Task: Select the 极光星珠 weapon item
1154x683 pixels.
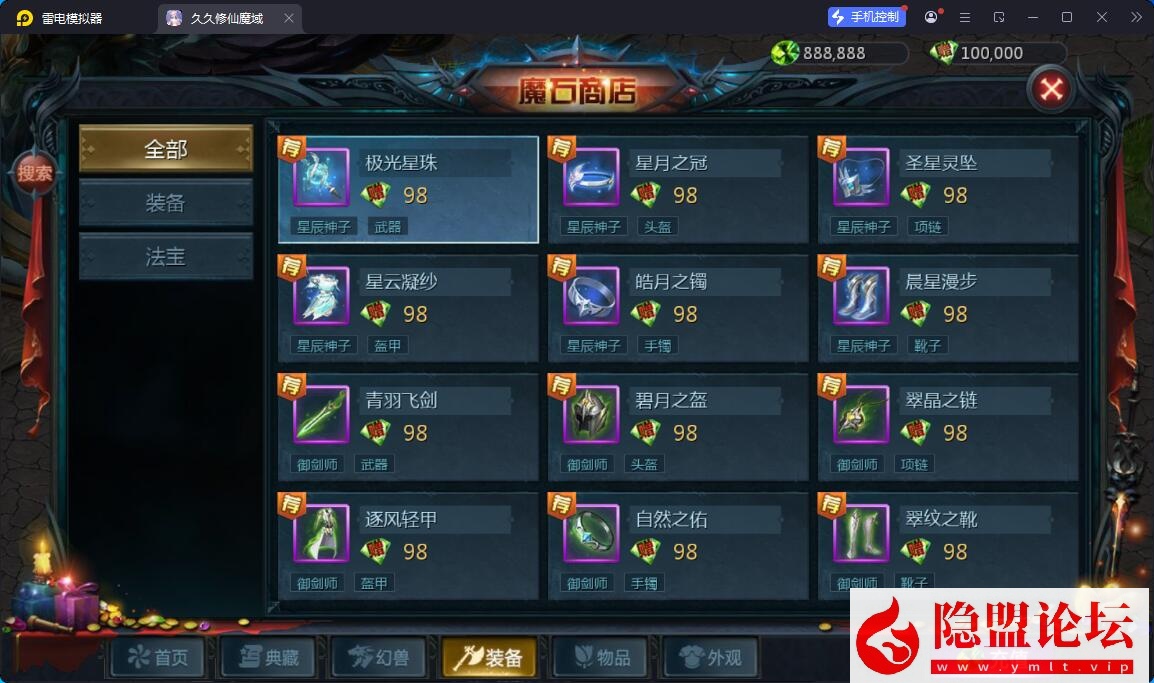Action: 408,190
